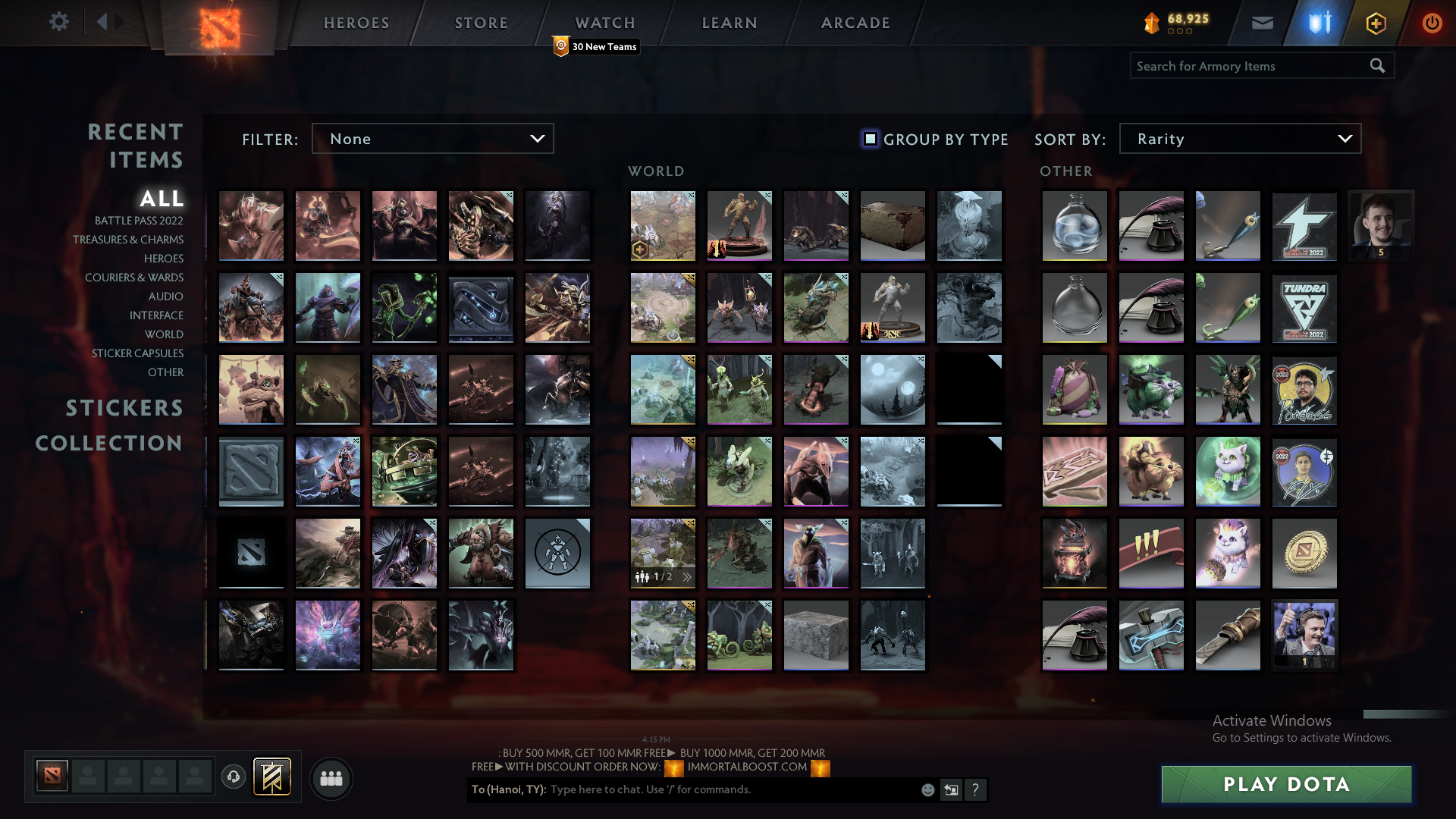Viewport: 1456px width, 819px height.
Task: Open the settings gear icon
Action: [x=59, y=22]
